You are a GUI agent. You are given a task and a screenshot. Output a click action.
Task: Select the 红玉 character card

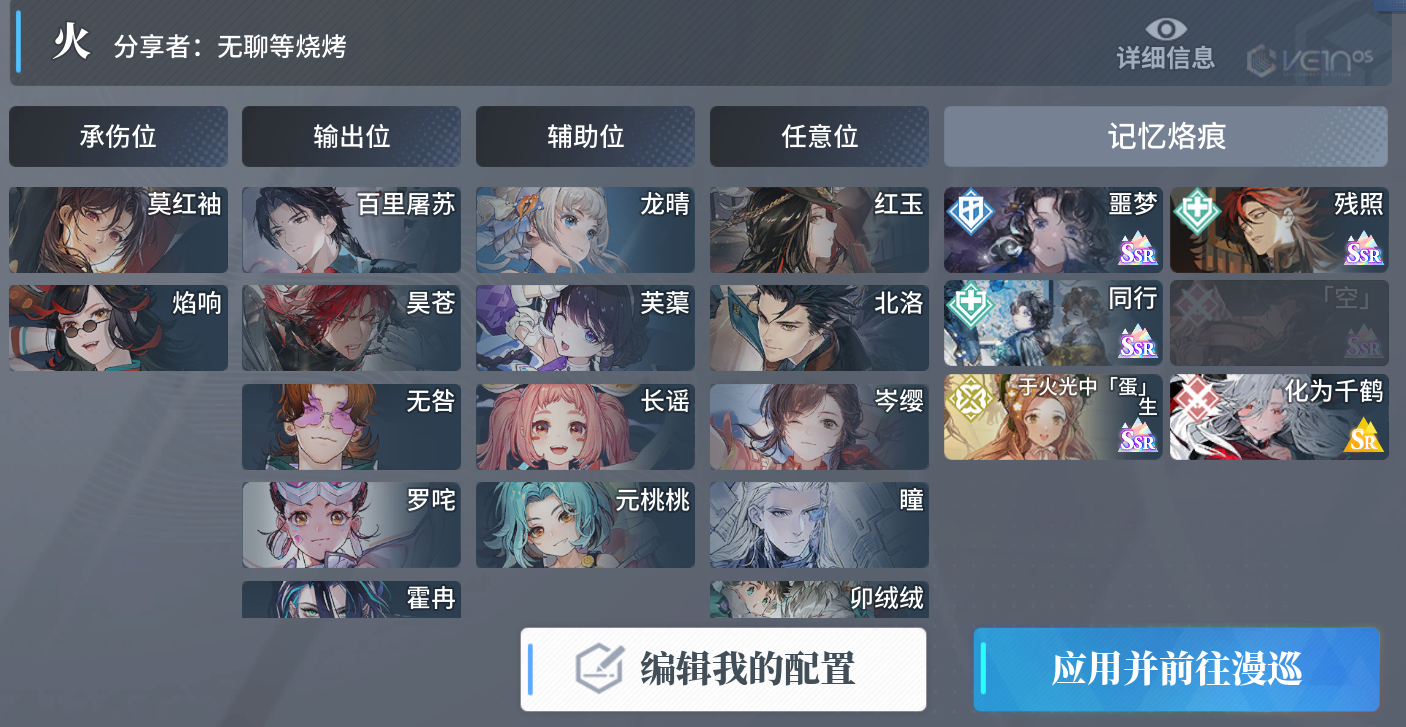819,230
